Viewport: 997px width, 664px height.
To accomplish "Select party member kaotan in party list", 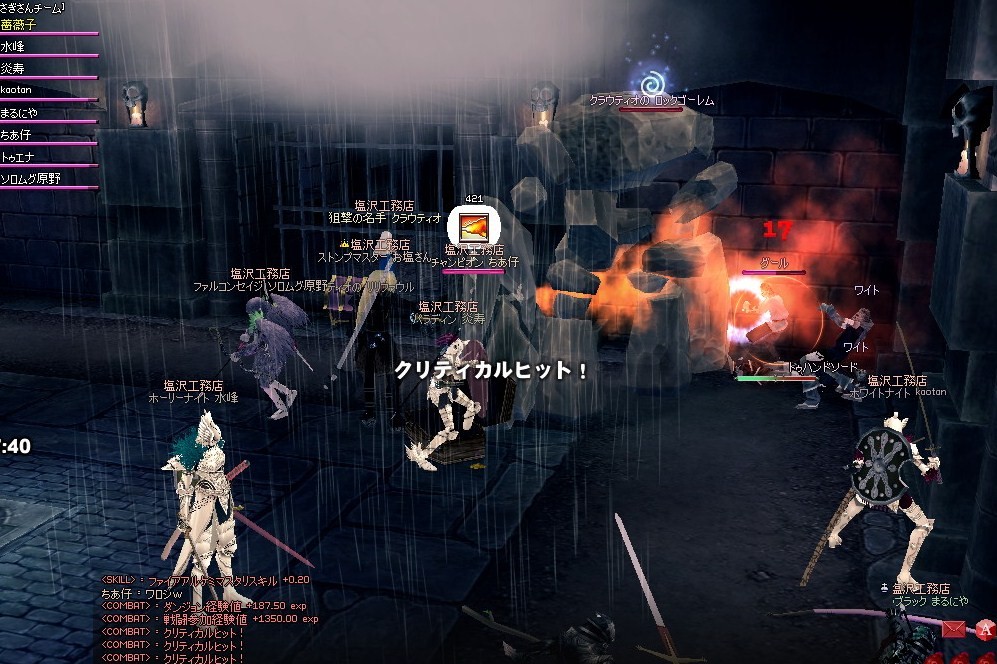I will pyautogui.click(x=17, y=91).
